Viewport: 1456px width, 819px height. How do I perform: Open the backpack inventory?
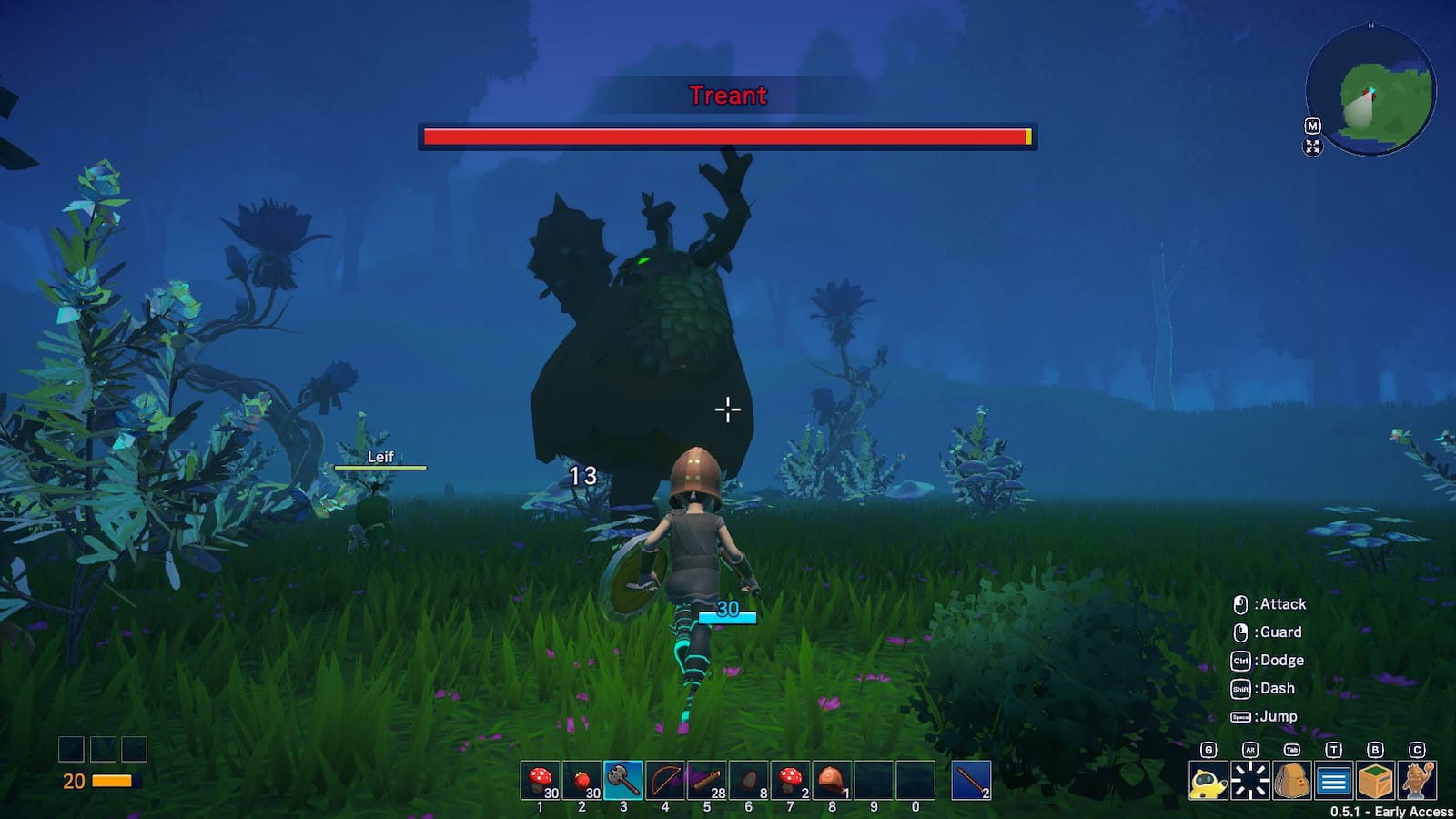click(x=1291, y=781)
